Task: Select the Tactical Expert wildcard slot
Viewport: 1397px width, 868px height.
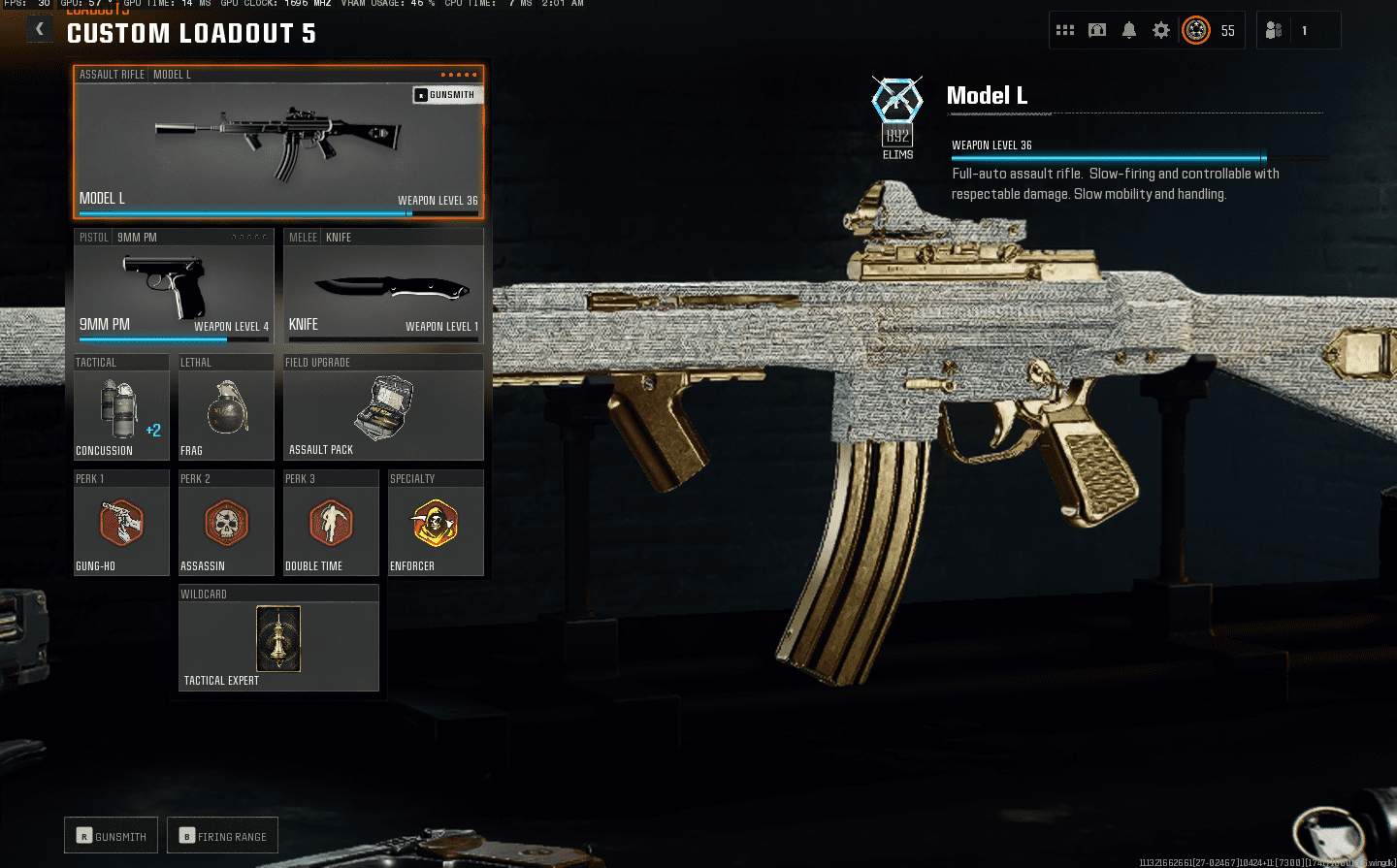Action: (x=278, y=640)
